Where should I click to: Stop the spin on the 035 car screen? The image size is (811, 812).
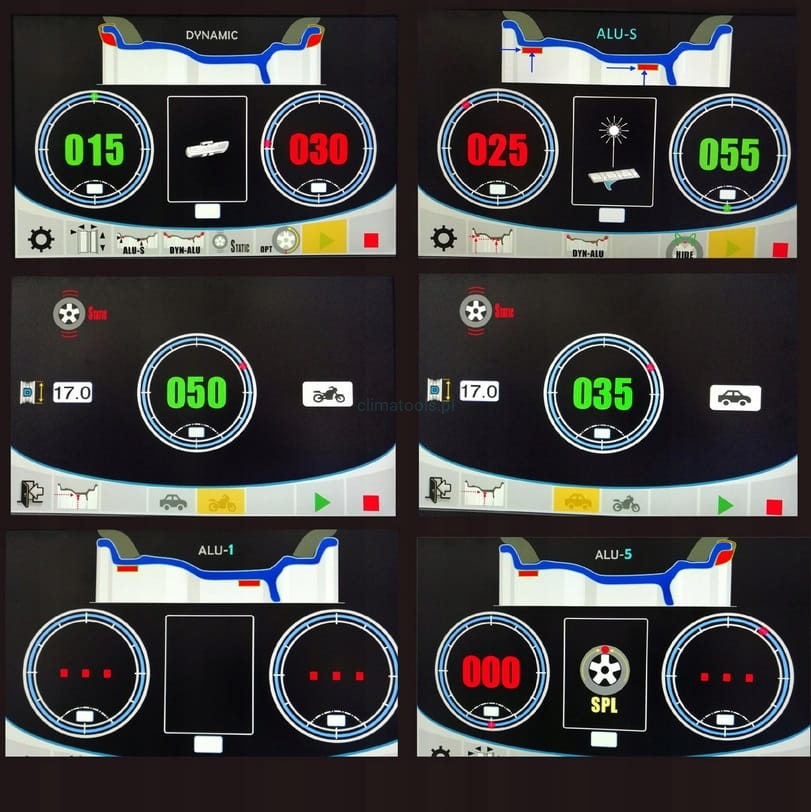coord(773,506)
